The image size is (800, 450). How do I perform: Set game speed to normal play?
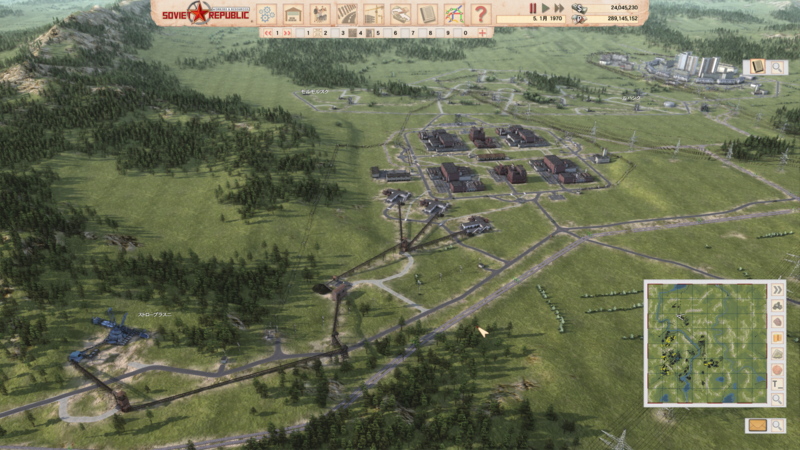tap(545, 7)
